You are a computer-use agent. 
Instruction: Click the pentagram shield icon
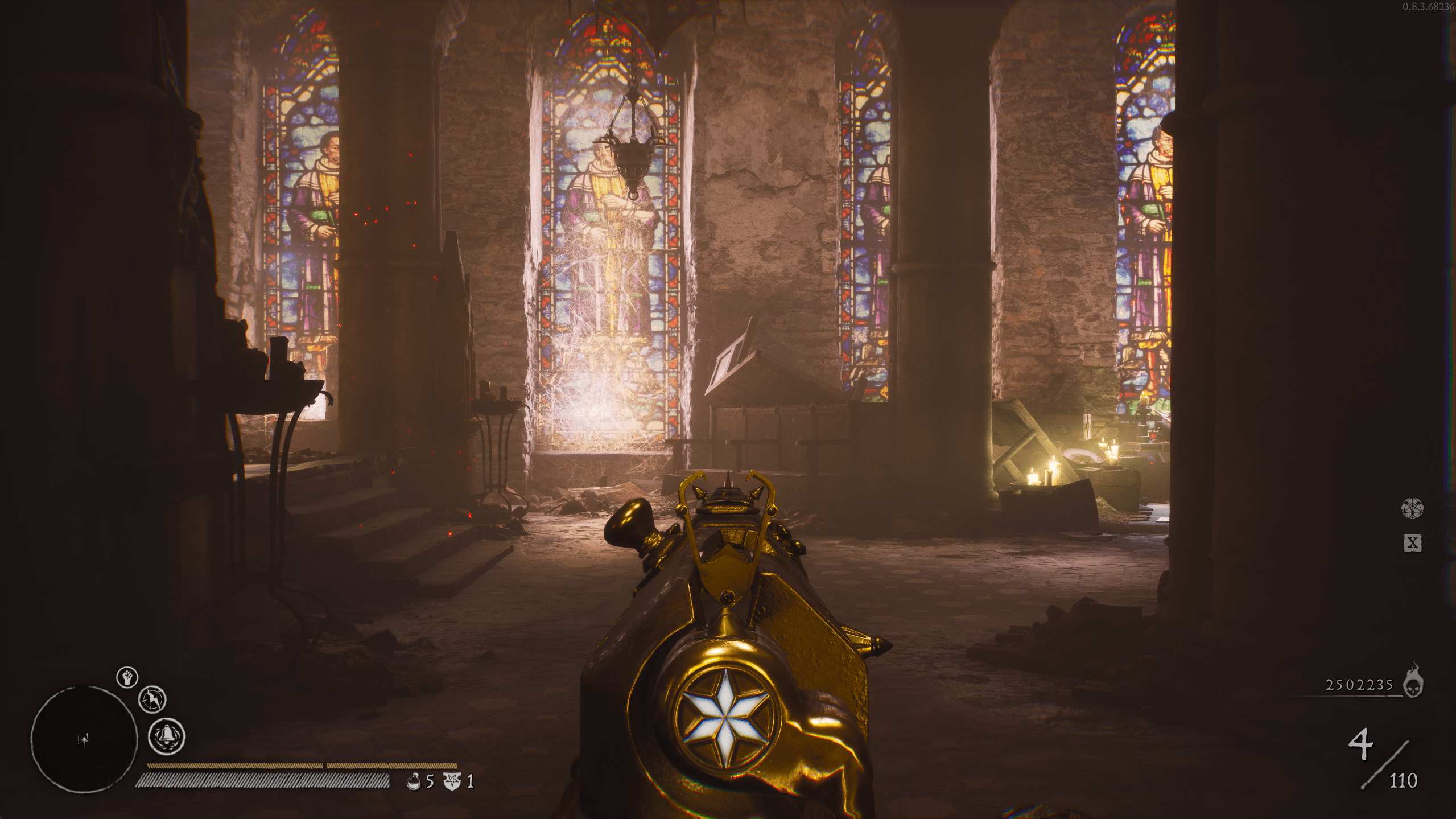click(451, 781)
